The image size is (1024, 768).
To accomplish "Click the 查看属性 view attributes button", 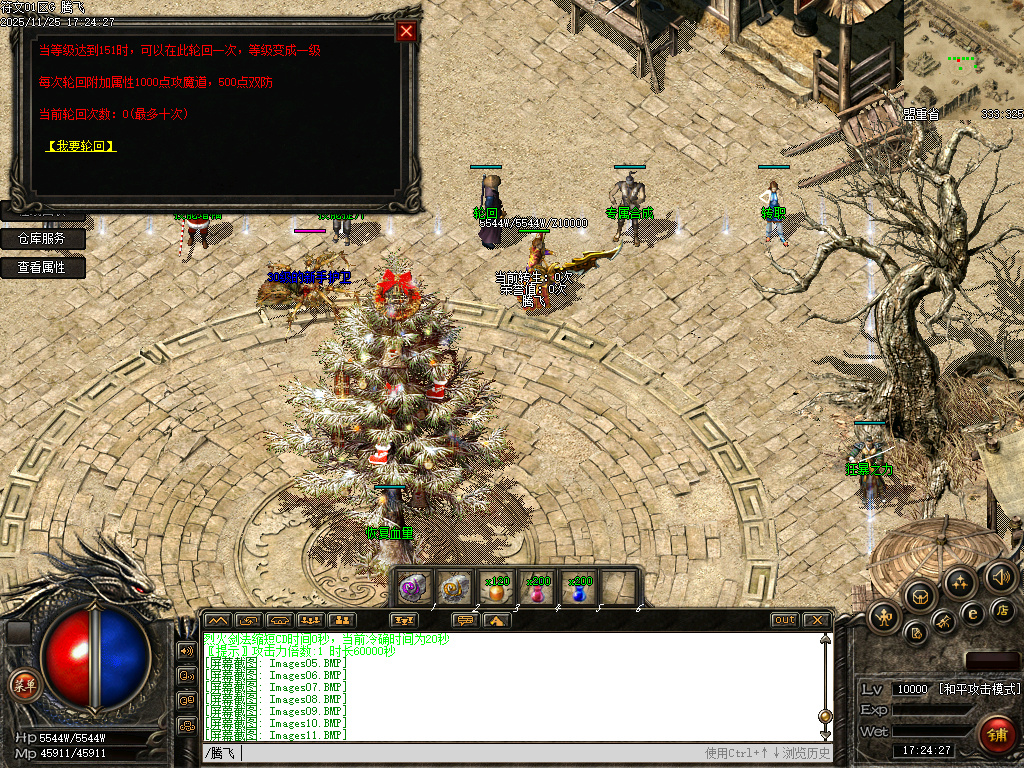I will [42, 268].
